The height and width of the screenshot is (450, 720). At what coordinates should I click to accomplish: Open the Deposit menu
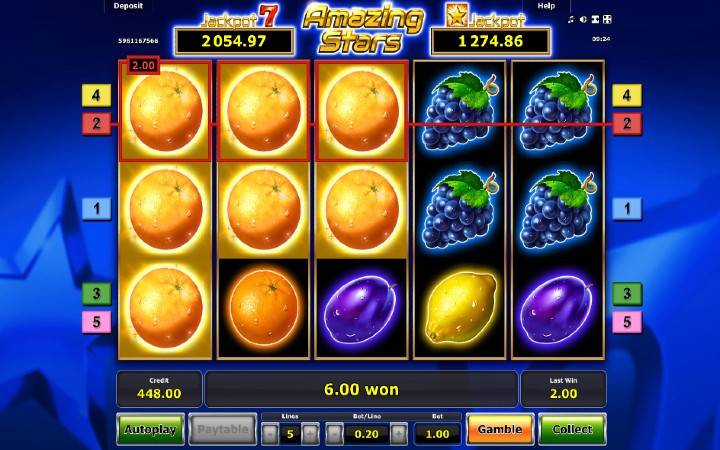128,6
